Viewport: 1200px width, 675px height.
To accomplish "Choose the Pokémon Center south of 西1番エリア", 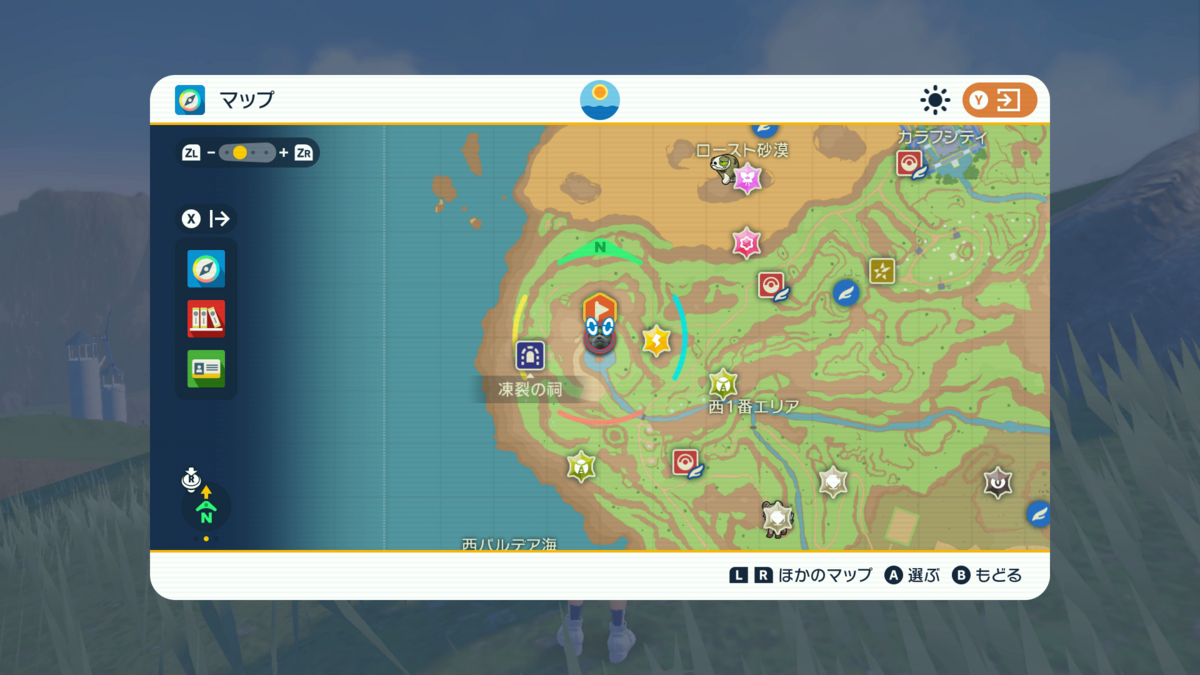I will point(685,462).
